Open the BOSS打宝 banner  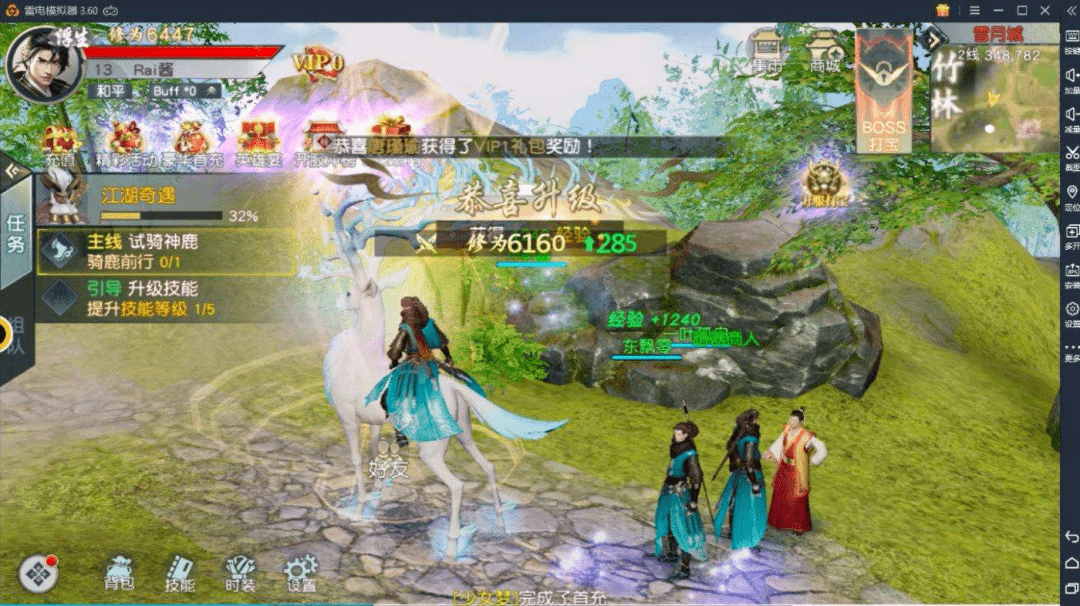coord(884,92)
